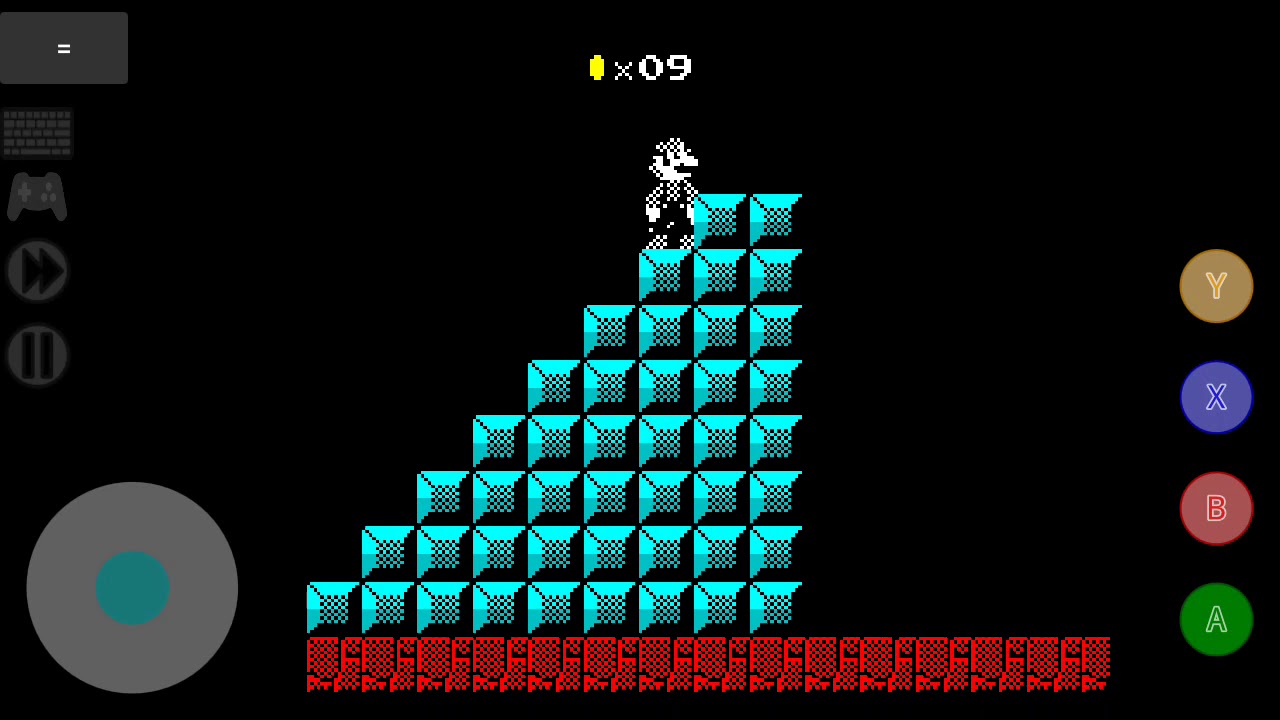This screenshot has width=1280, height=720.
Task: Tap the center of the virtual joystick
Action: point(132,588)
